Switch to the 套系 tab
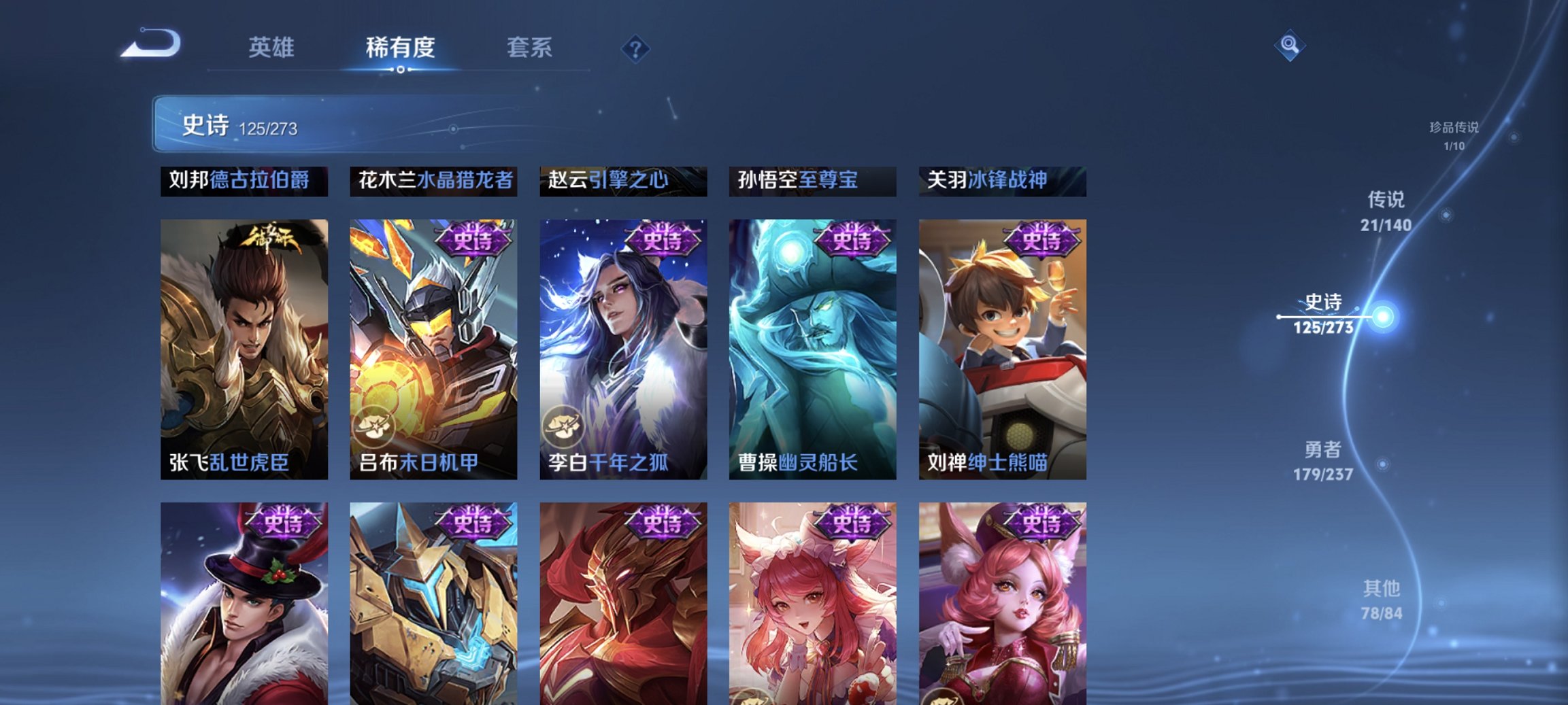 [x=528, y=48]
